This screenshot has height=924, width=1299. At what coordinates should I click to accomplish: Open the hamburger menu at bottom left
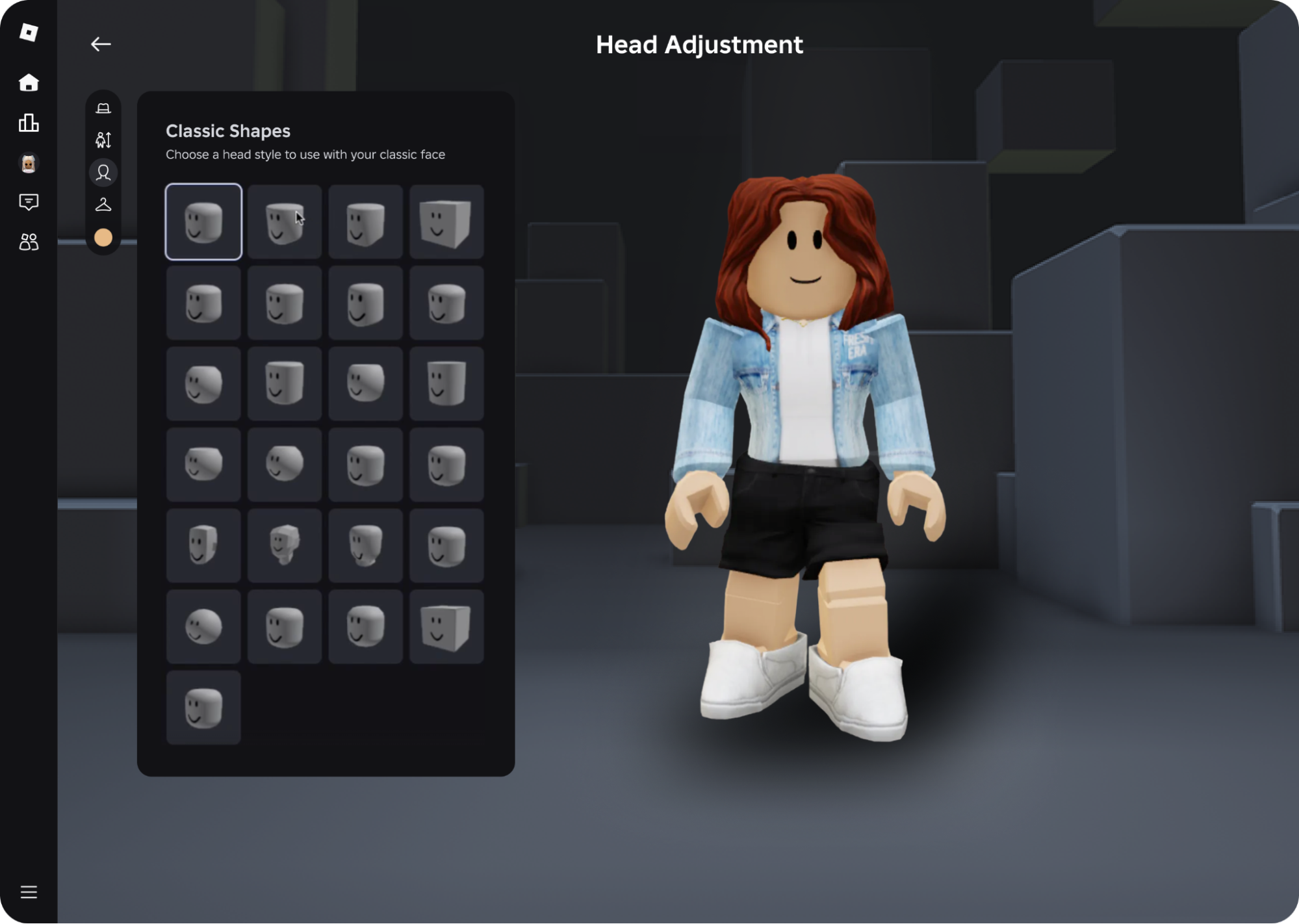tap(29, 892)
